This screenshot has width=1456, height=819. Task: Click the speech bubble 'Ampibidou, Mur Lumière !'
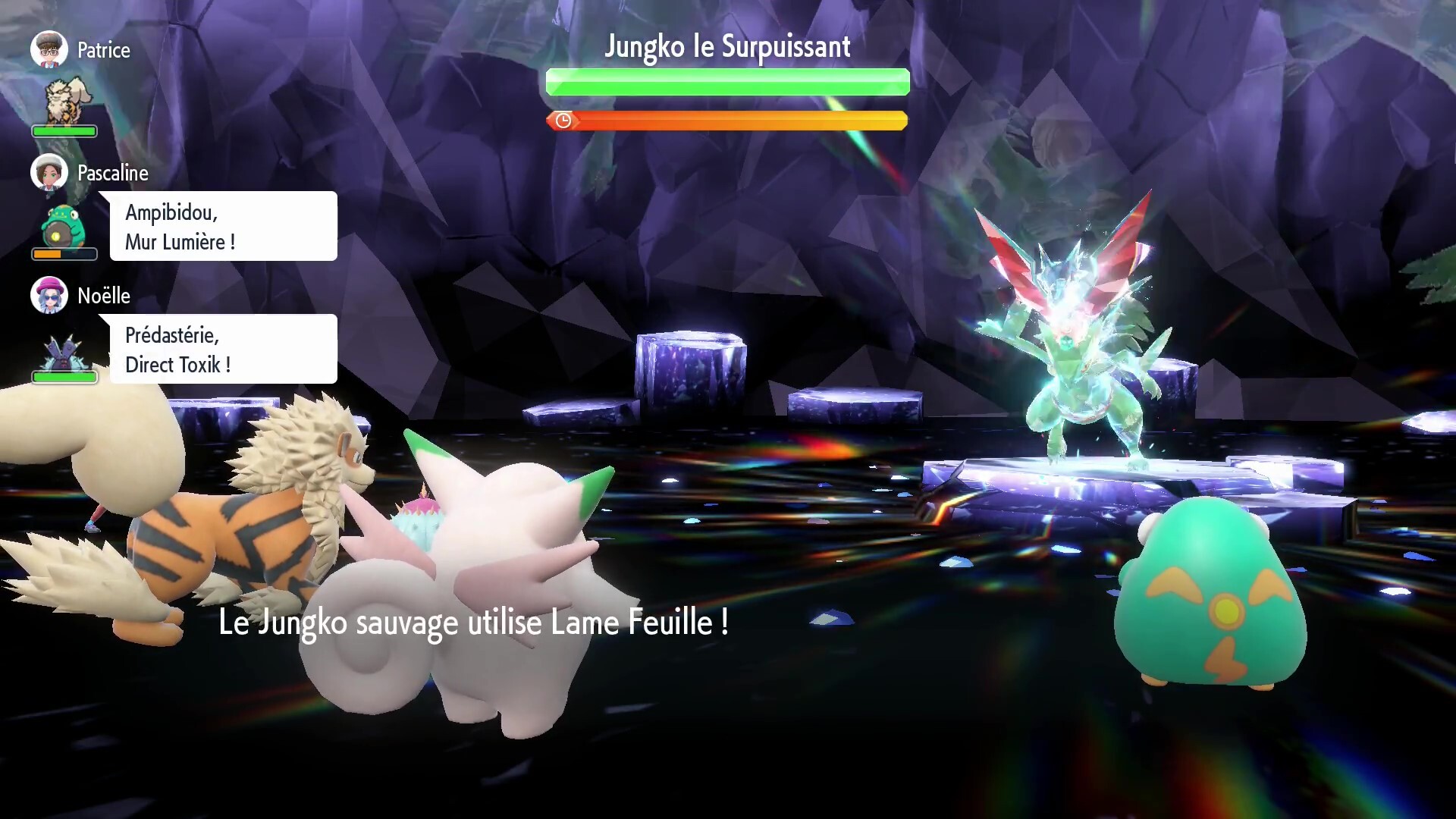(x=222, y=226)
